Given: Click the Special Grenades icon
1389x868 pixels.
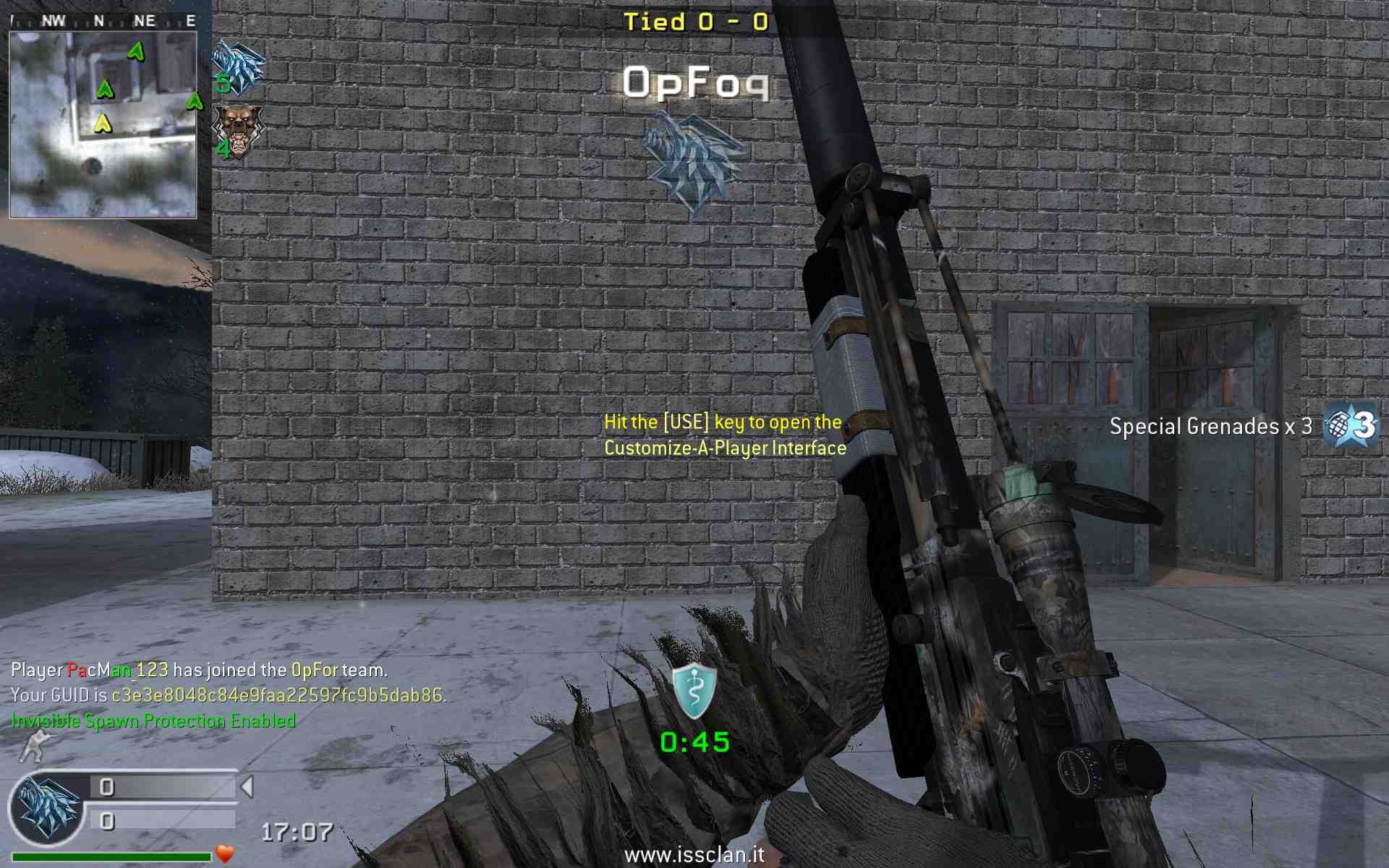Looking at the screenshot, I should [1350, 425].
